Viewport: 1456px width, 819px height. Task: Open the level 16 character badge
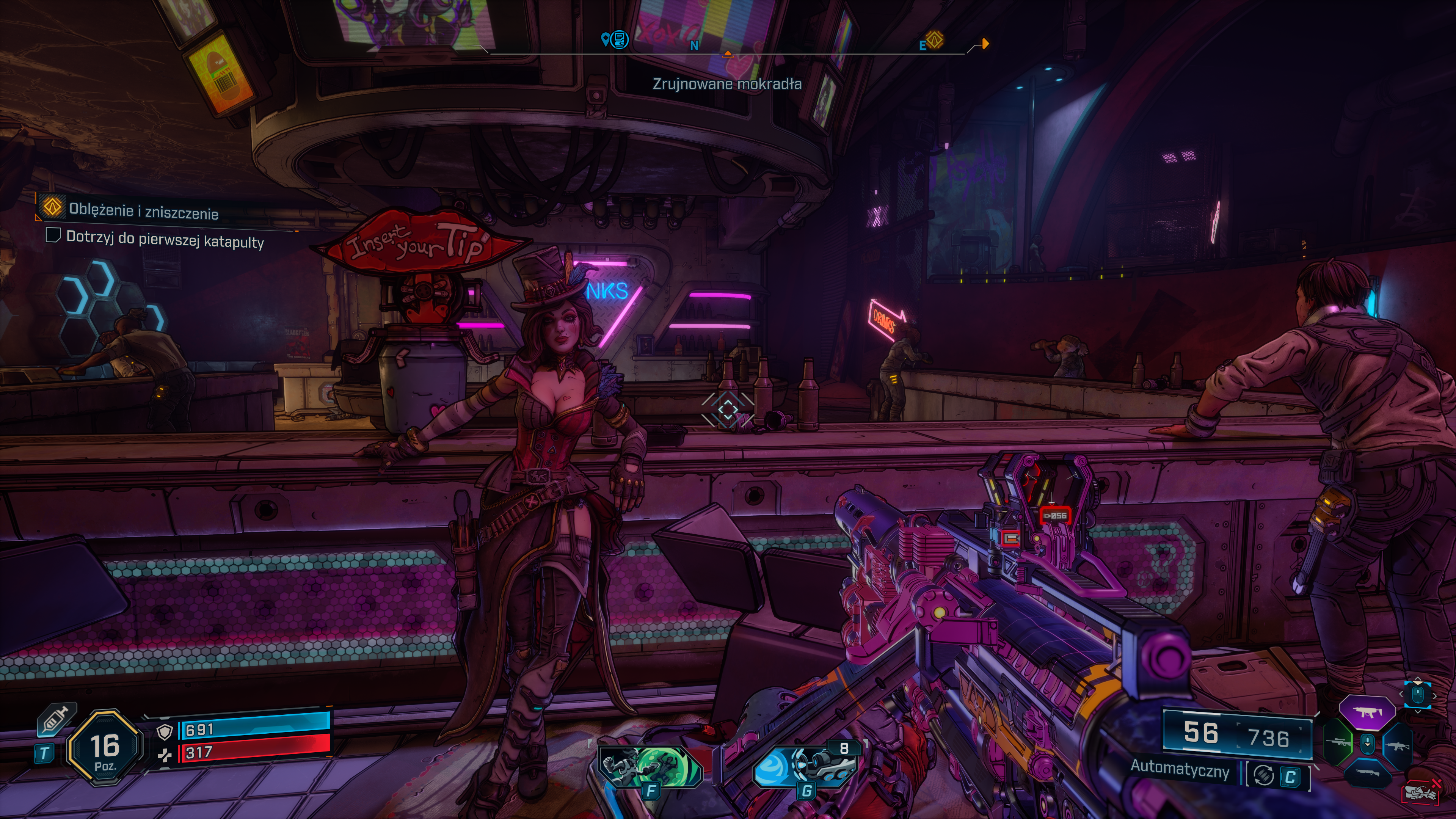pyautogui.click(x=105, y=748)
